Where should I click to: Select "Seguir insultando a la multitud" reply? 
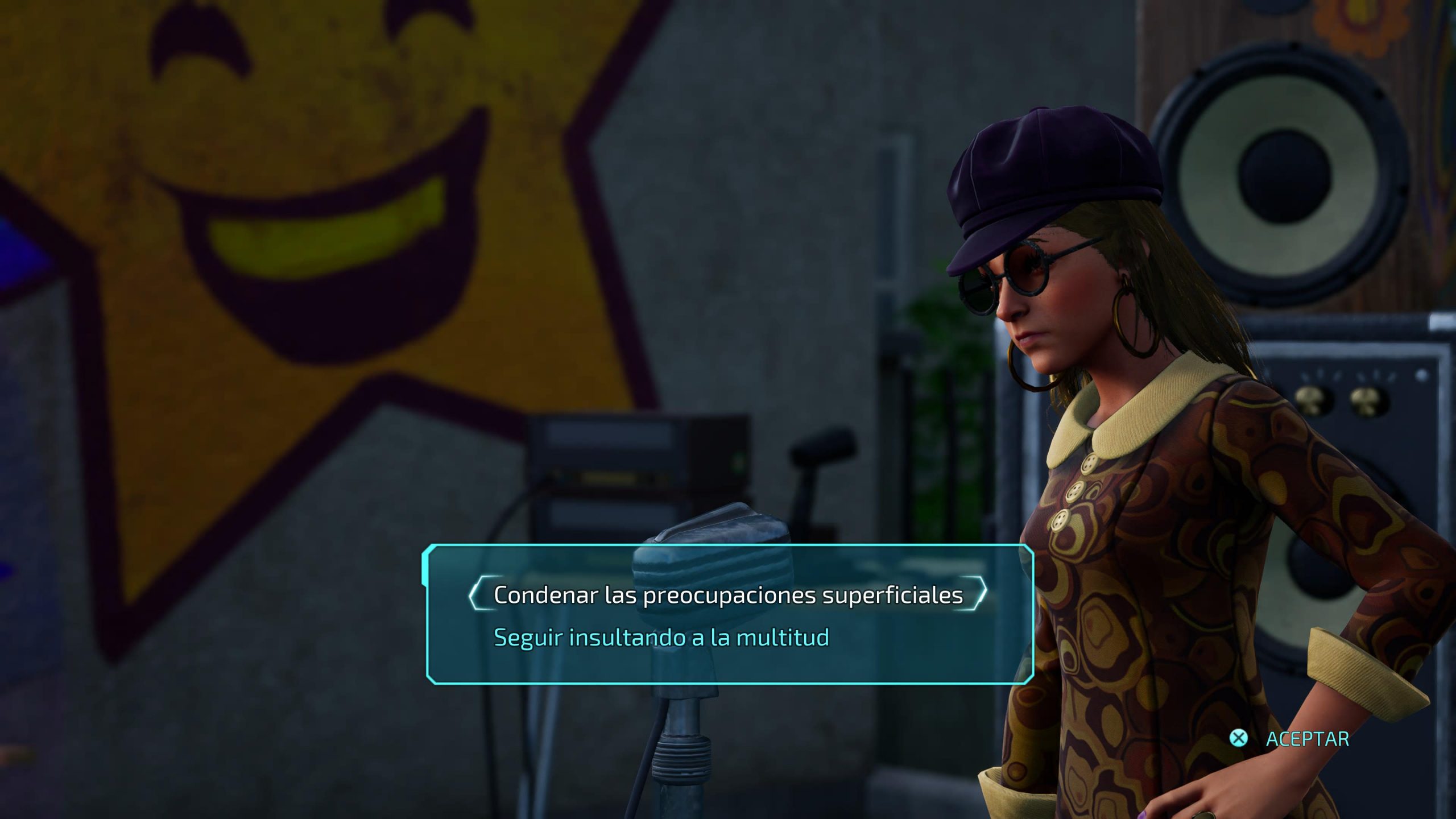[x=661, y=638]
